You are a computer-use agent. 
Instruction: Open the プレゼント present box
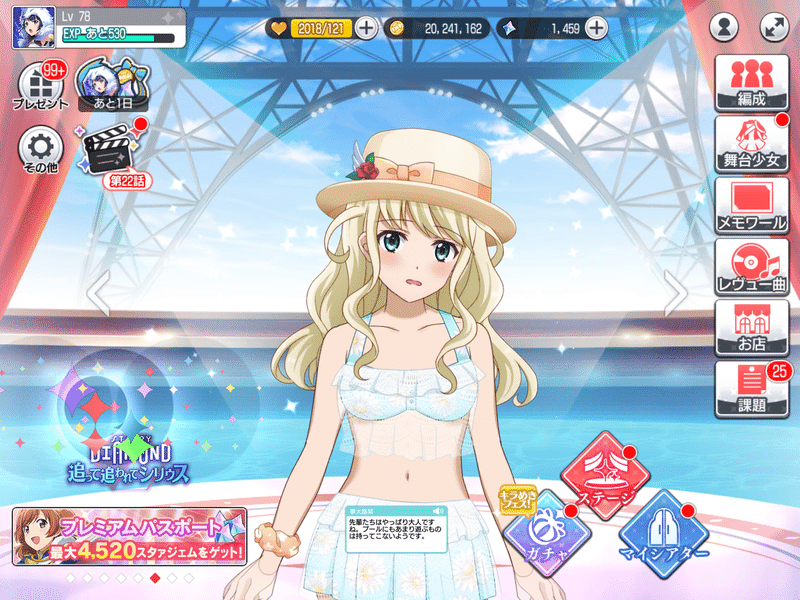tap(41, 87)
